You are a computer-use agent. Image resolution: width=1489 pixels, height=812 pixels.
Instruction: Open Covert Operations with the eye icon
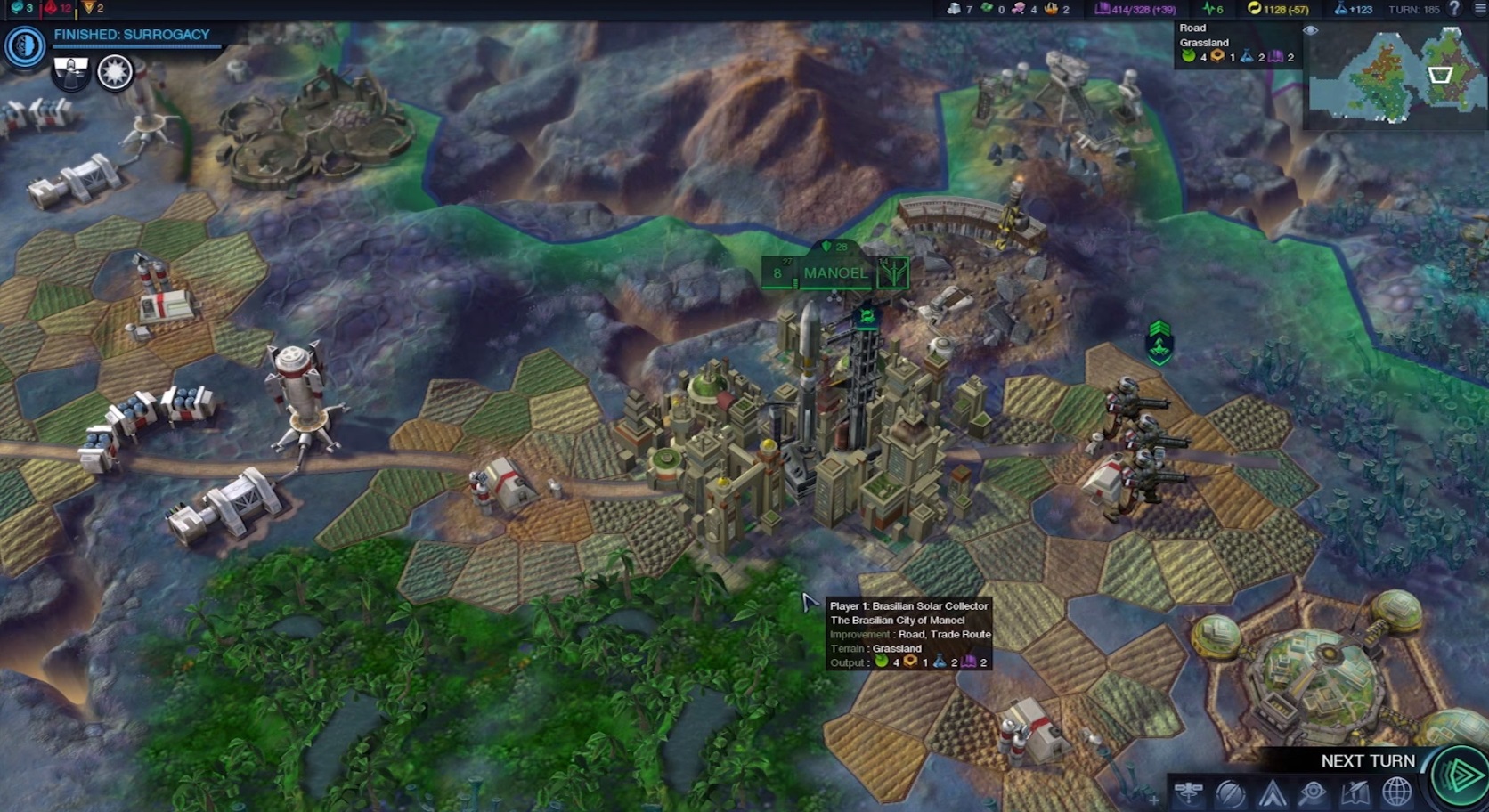1314,792
